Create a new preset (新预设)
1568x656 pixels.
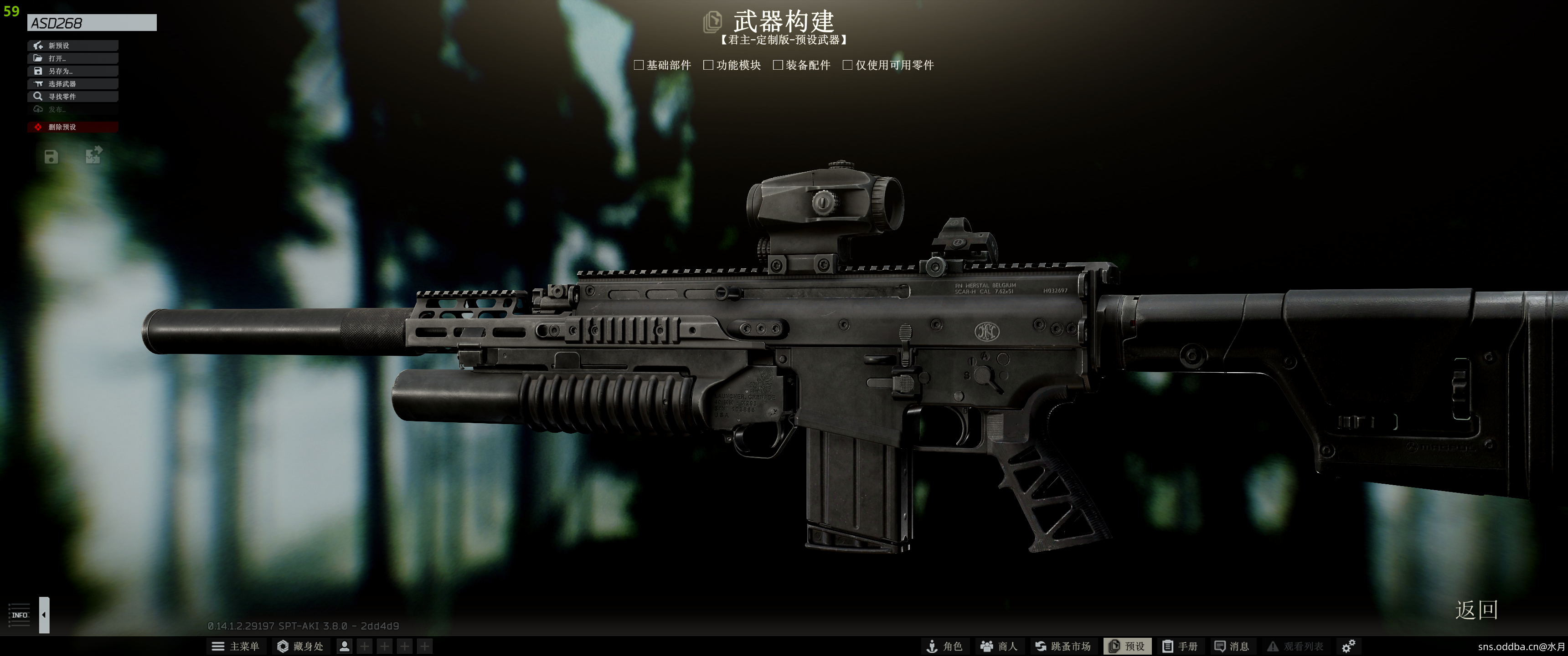pos(72,46)
